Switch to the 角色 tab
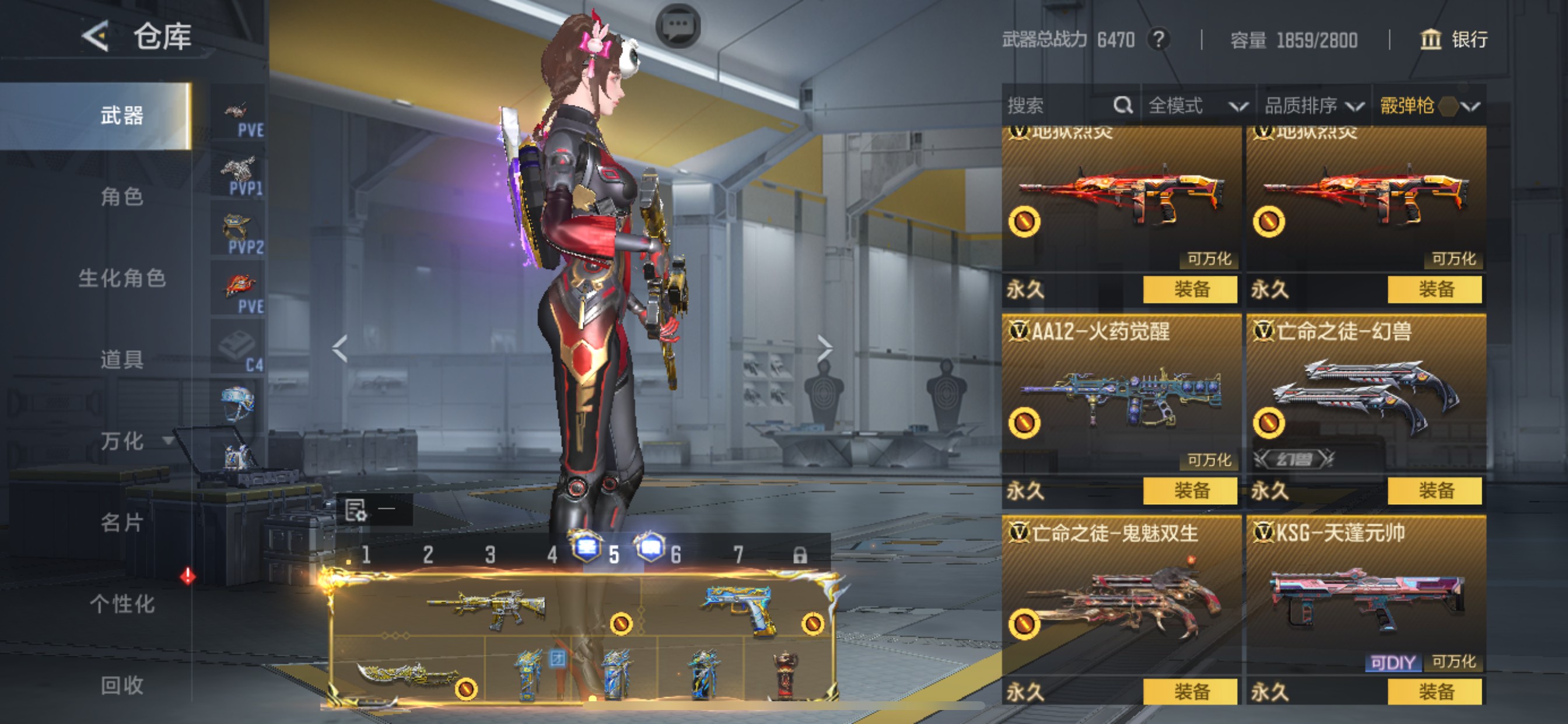The image size is (1568, 724). tap(122, 196)
